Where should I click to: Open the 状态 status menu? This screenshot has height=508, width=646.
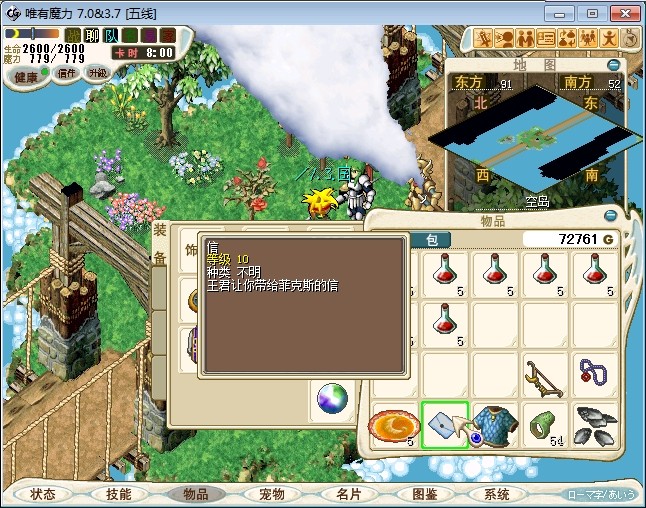pos(43,494)
